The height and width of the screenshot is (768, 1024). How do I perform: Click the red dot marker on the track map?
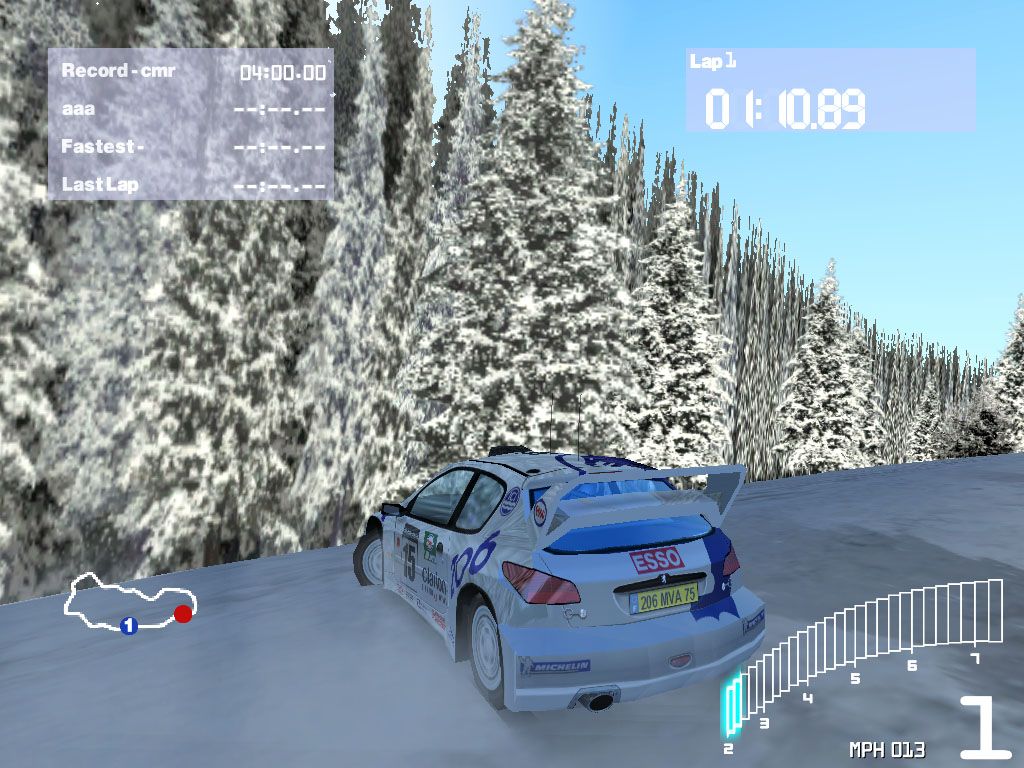[182, 614]
